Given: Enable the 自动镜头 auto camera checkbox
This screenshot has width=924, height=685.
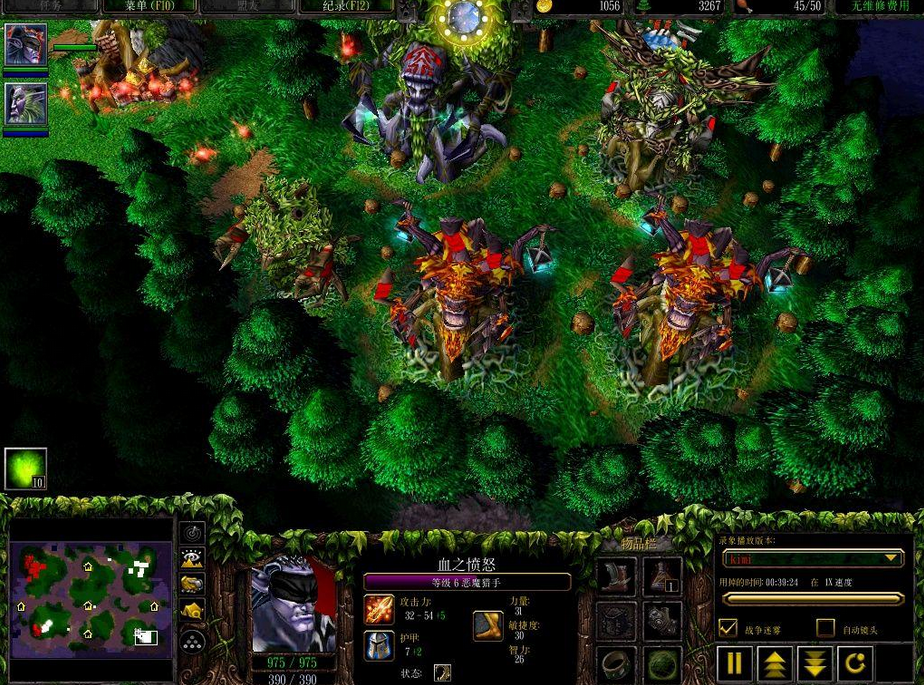Looking at the screenshot, I should (x=826, y=628).
